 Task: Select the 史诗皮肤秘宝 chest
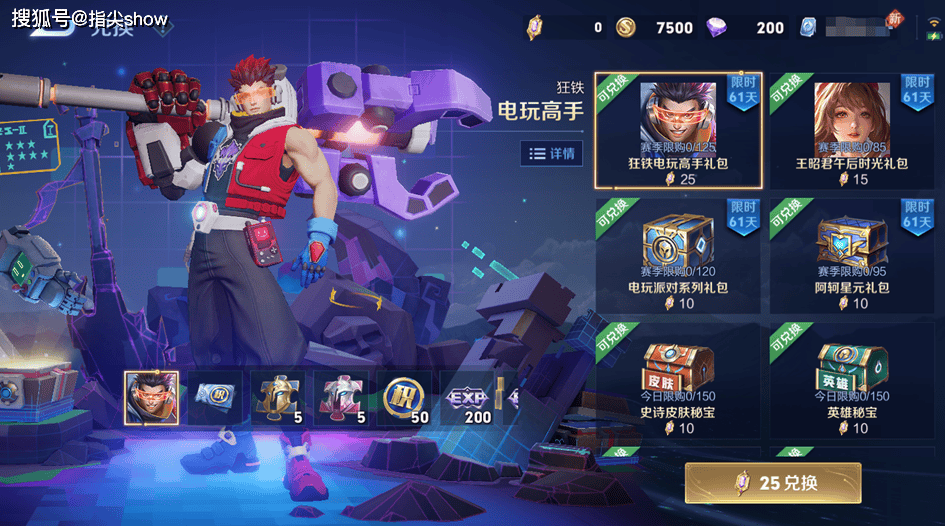[x=678, y=382]
